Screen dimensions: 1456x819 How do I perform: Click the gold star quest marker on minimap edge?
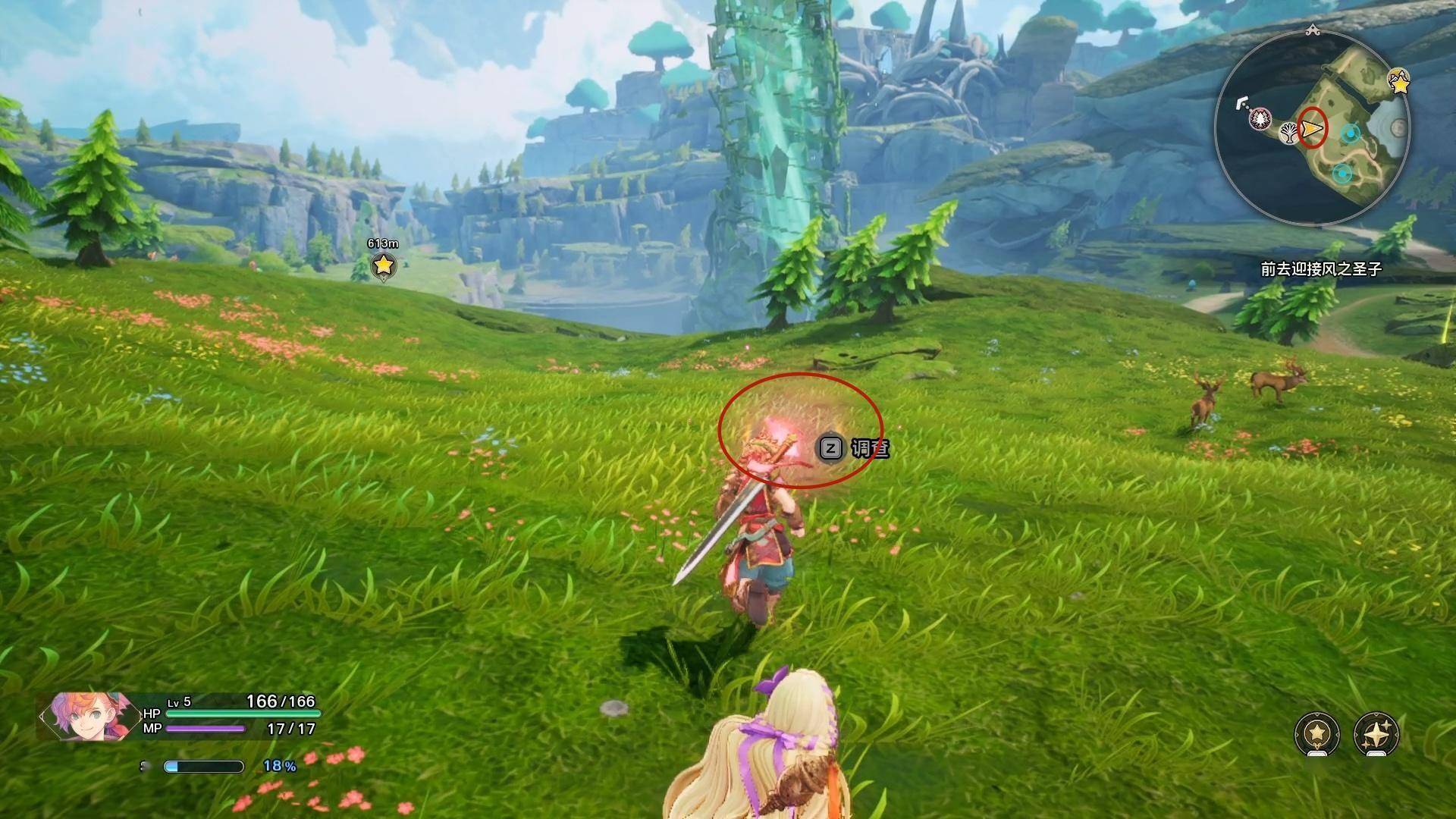1398,81
